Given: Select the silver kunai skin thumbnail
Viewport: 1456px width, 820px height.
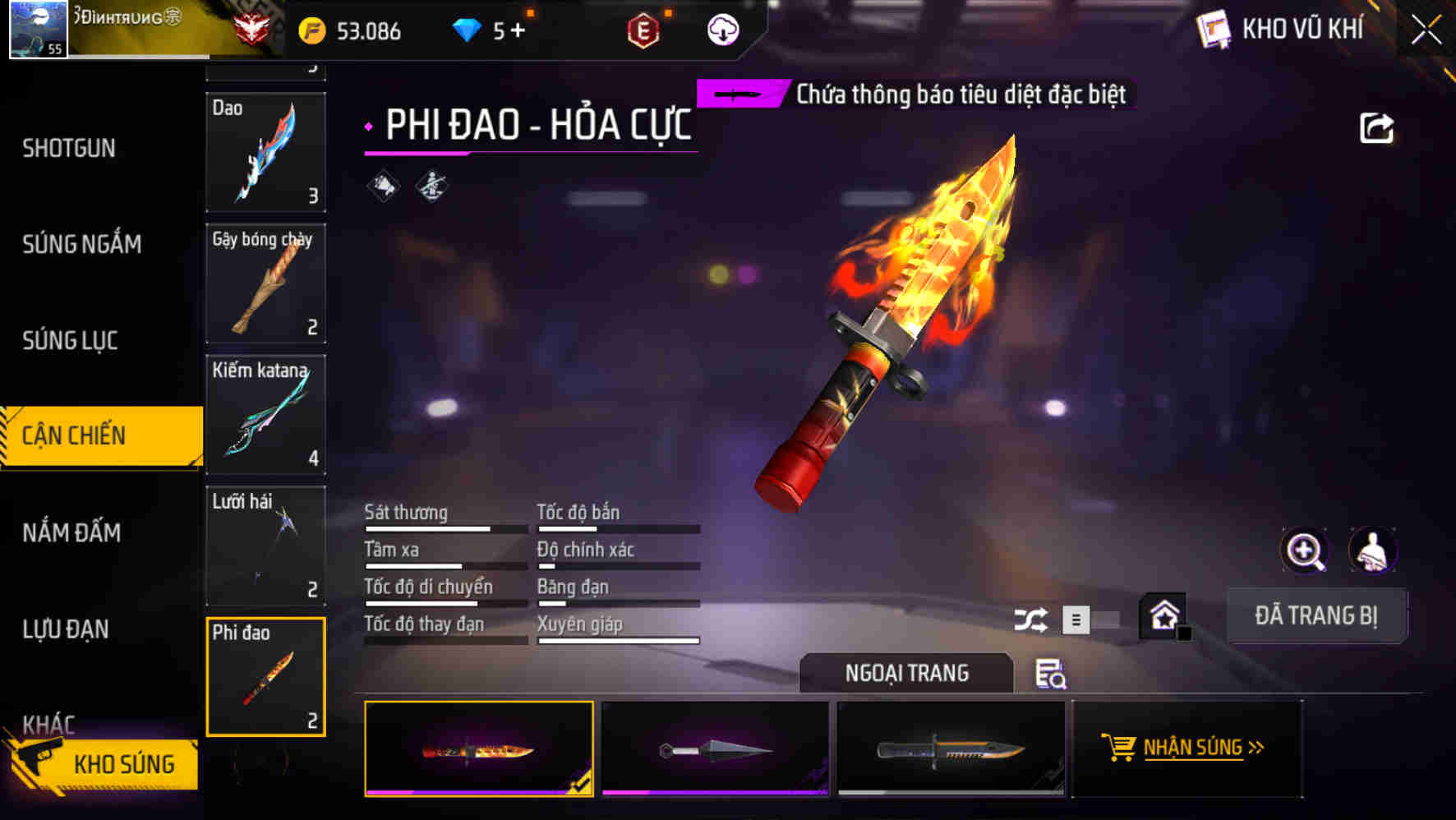Looking at the screenshot, I should coord(714,748).
